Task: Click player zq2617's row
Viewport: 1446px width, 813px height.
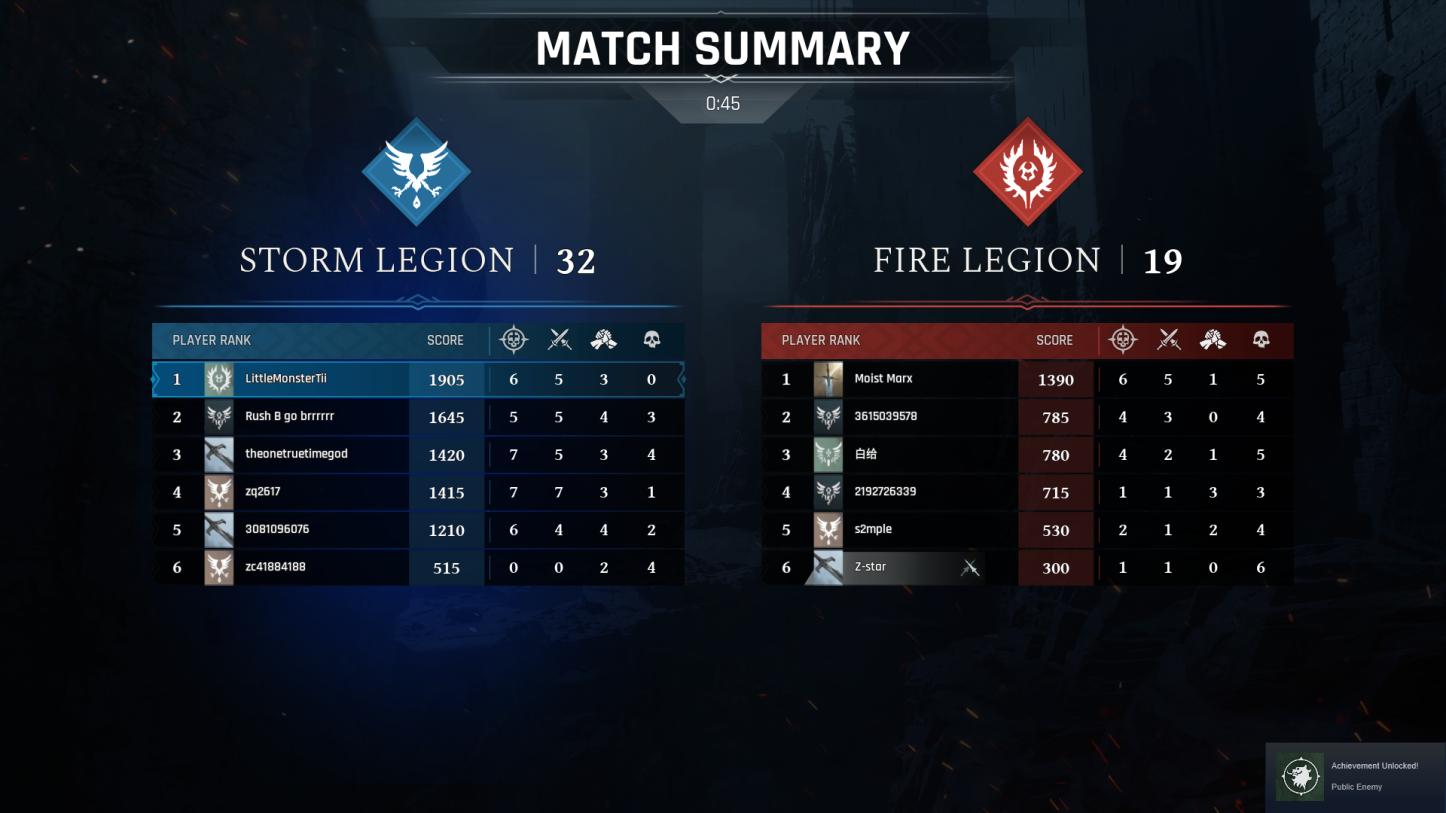Action: pos(418,492)
